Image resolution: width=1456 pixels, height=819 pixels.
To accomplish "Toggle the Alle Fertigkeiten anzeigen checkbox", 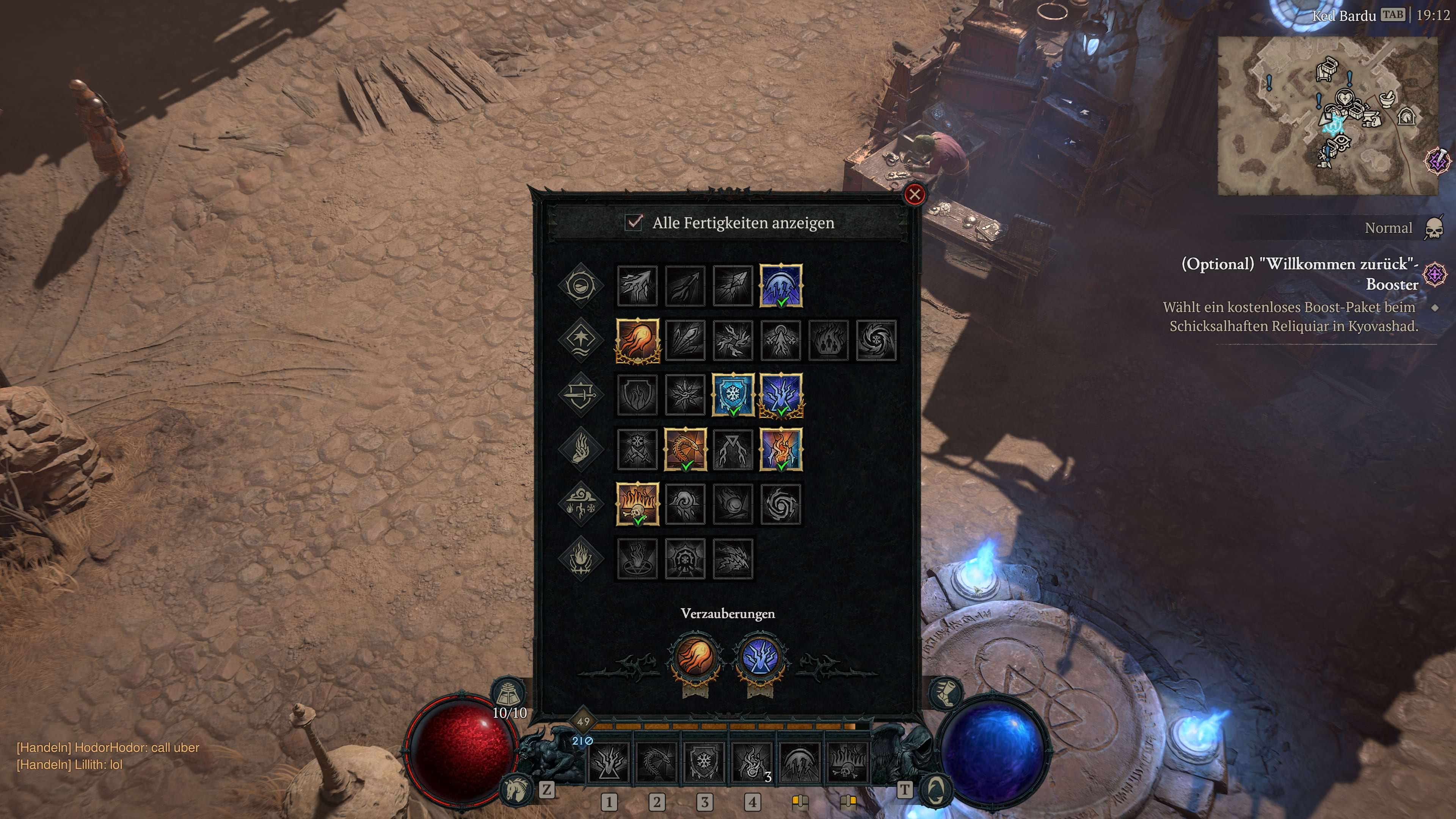I will coord(634,222).
